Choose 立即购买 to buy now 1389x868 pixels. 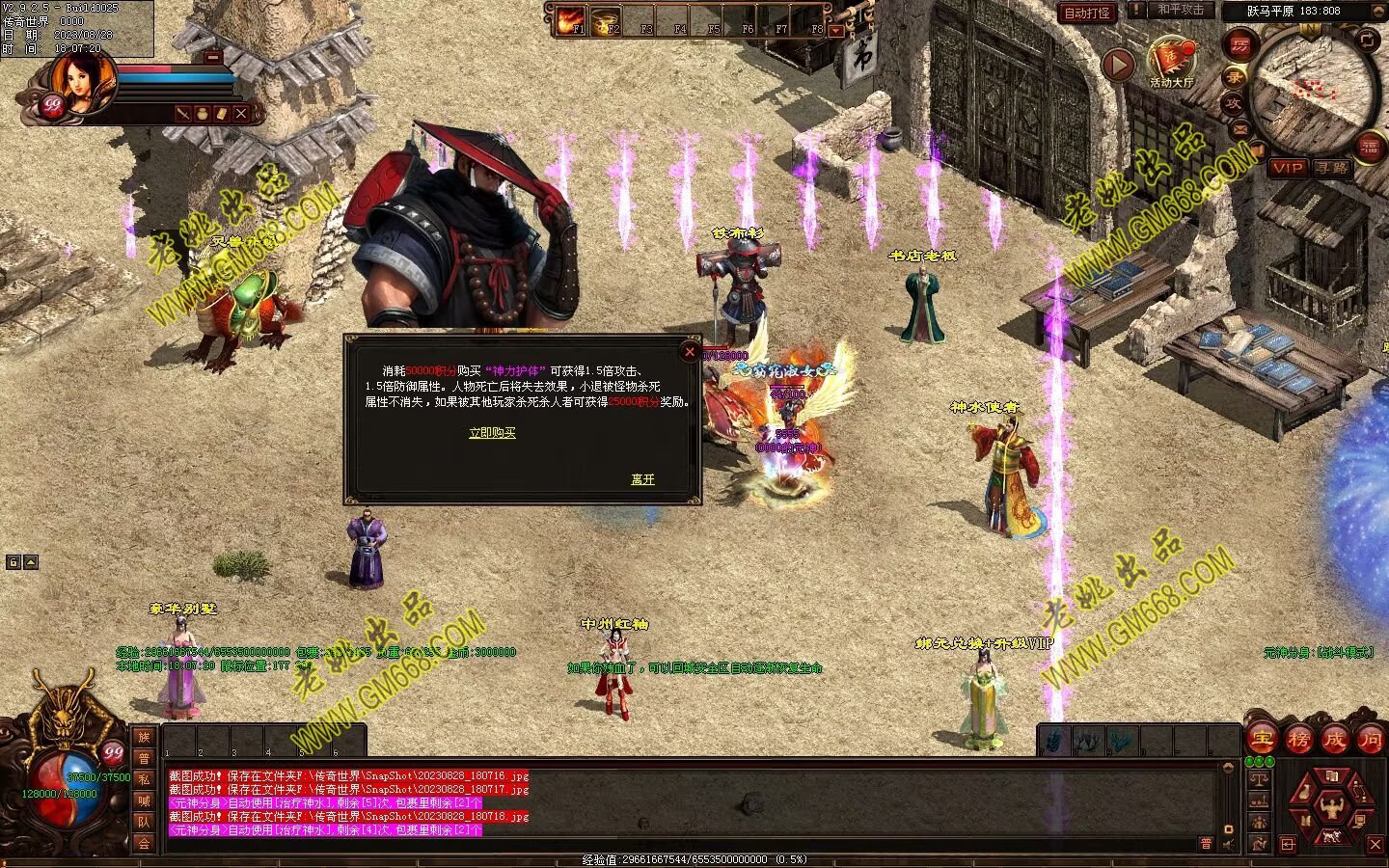click(x=492, y=433)
